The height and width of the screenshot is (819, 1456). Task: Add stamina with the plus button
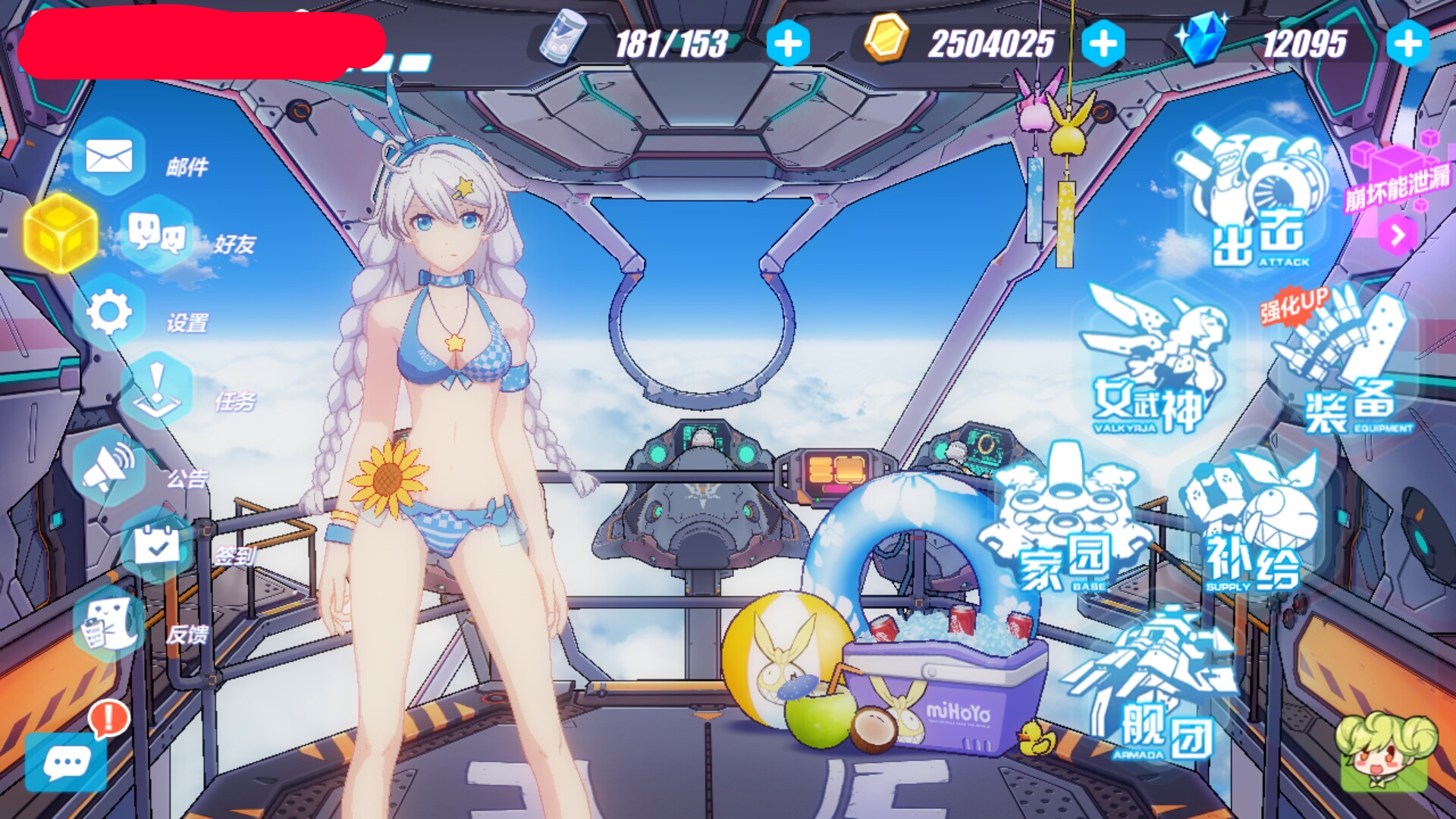[788, 43]
